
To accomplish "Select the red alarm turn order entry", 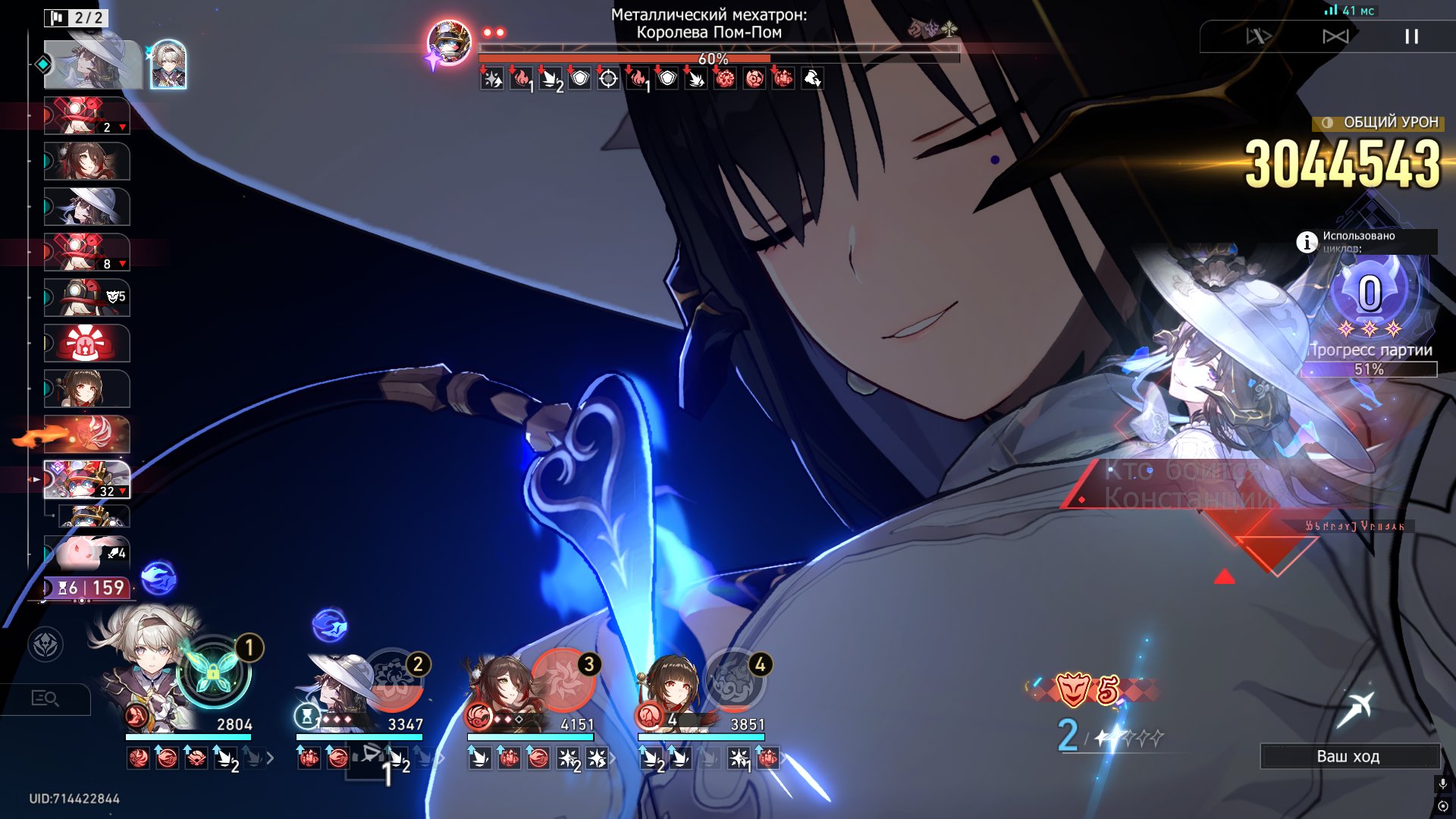I will (x=86, y=344).
